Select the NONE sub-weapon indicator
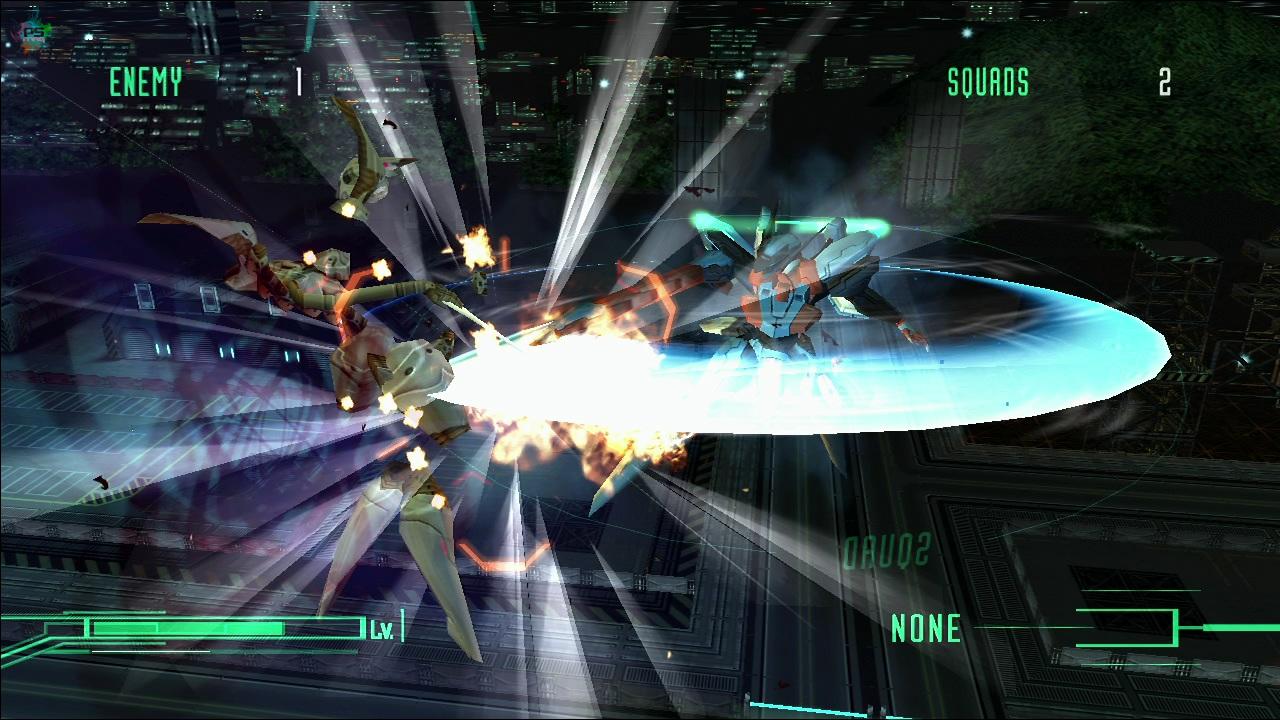 tap(926, 628)
